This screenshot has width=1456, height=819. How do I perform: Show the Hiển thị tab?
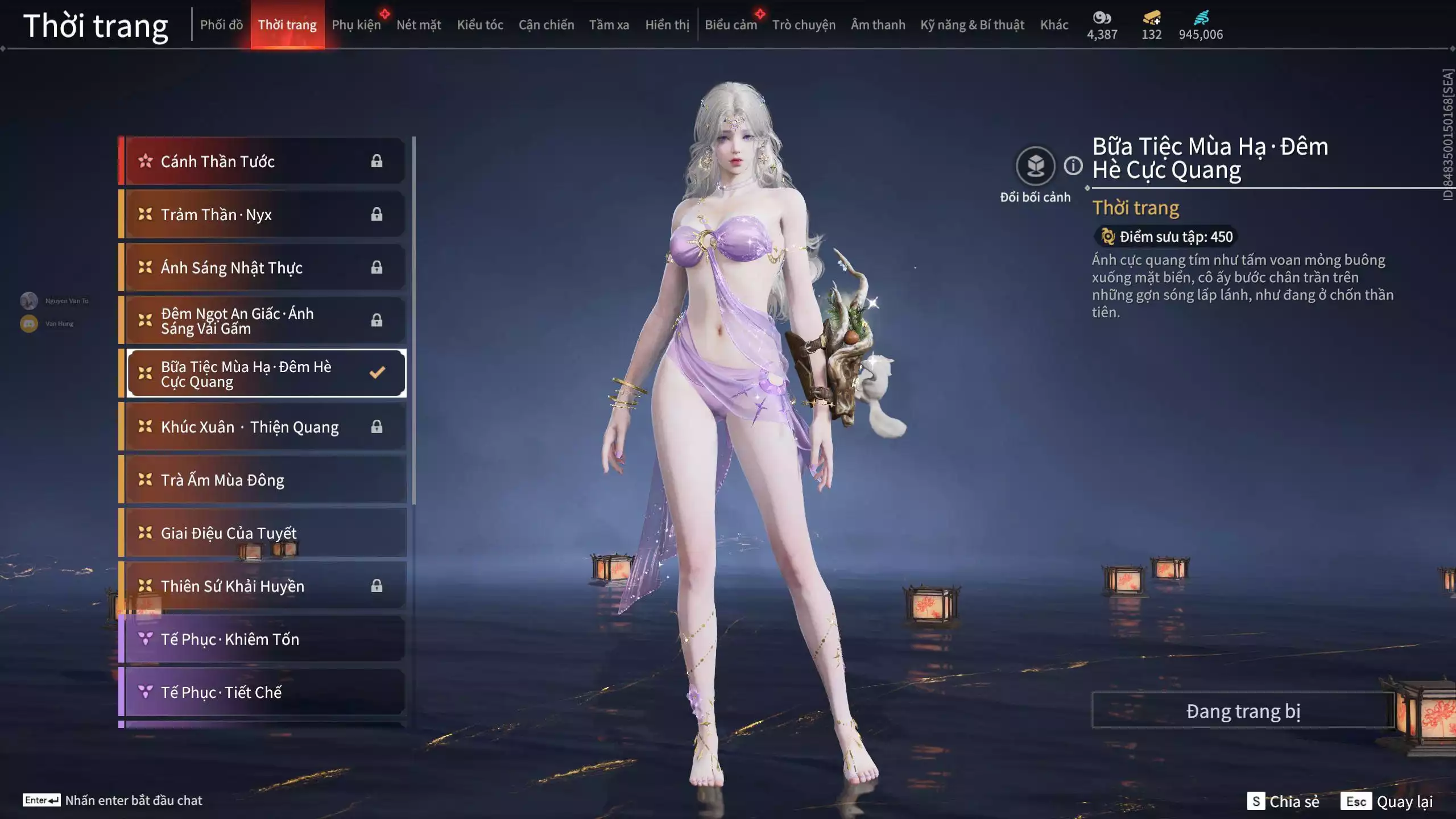[x=667, y=25]
